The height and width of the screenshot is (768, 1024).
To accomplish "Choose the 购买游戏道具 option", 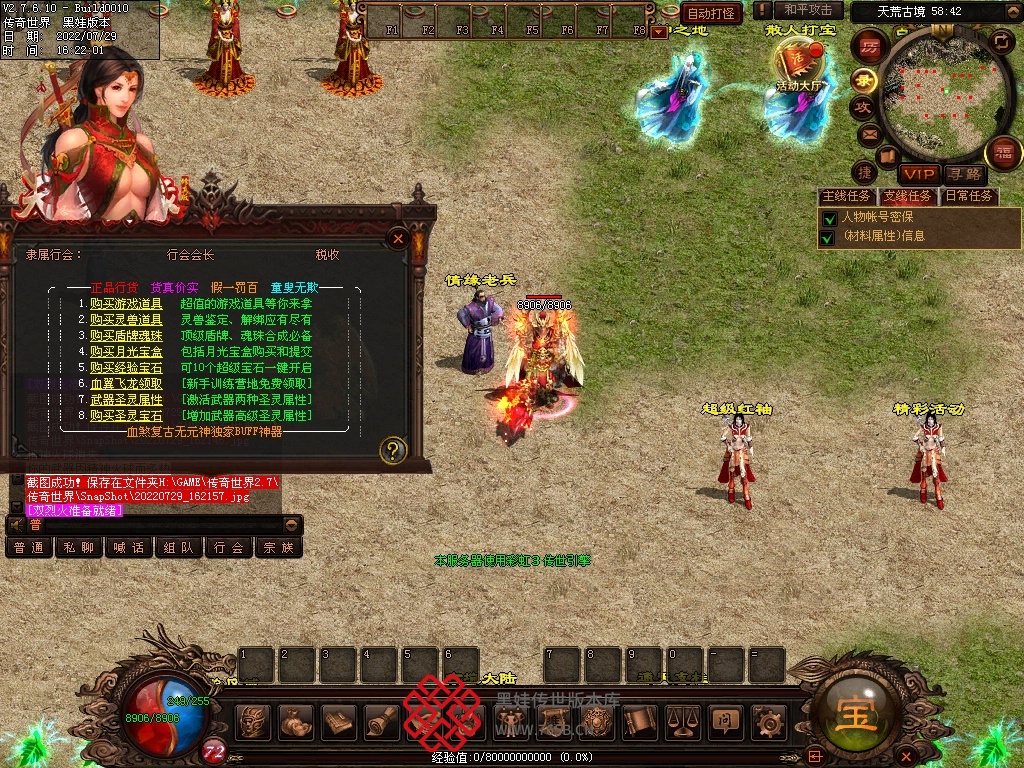I will (126, 303).
